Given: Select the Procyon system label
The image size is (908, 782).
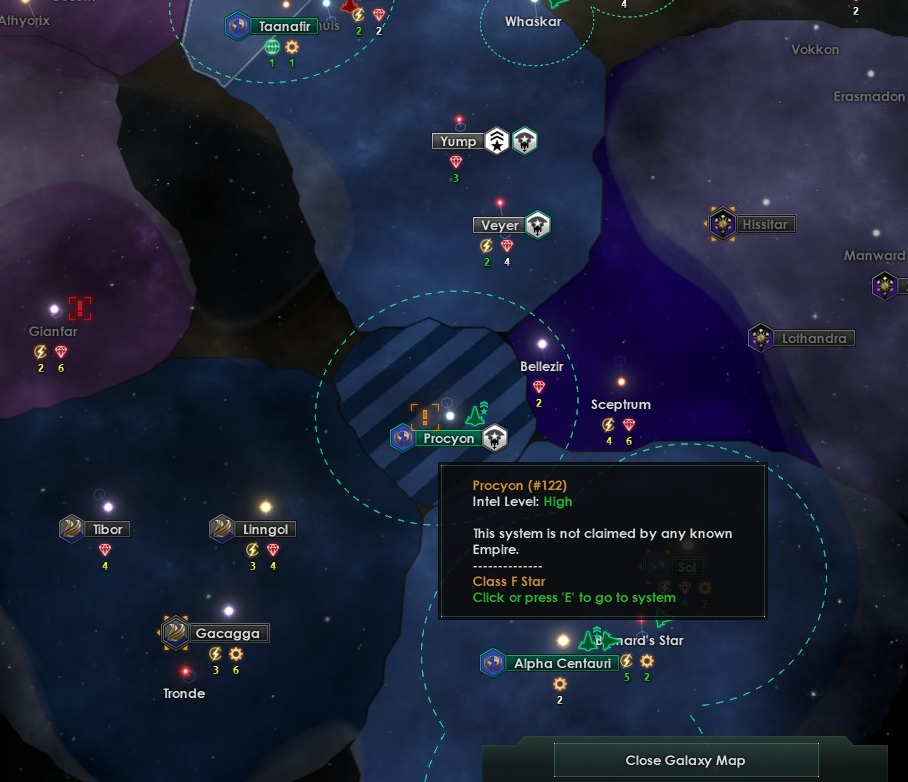Looking at the screenshot, I should (x=447, y=438).
